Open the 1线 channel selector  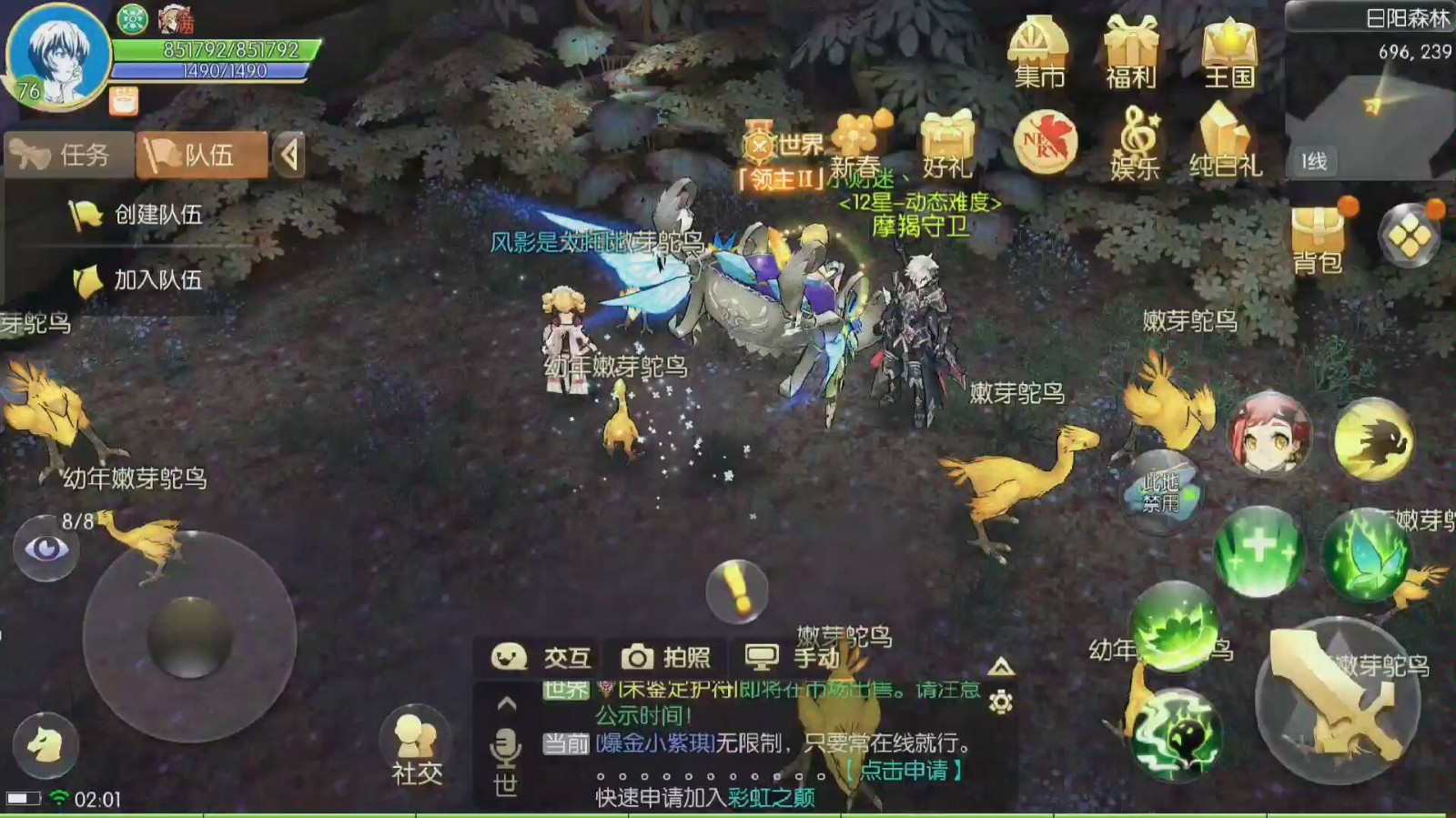pos(1313,164)
